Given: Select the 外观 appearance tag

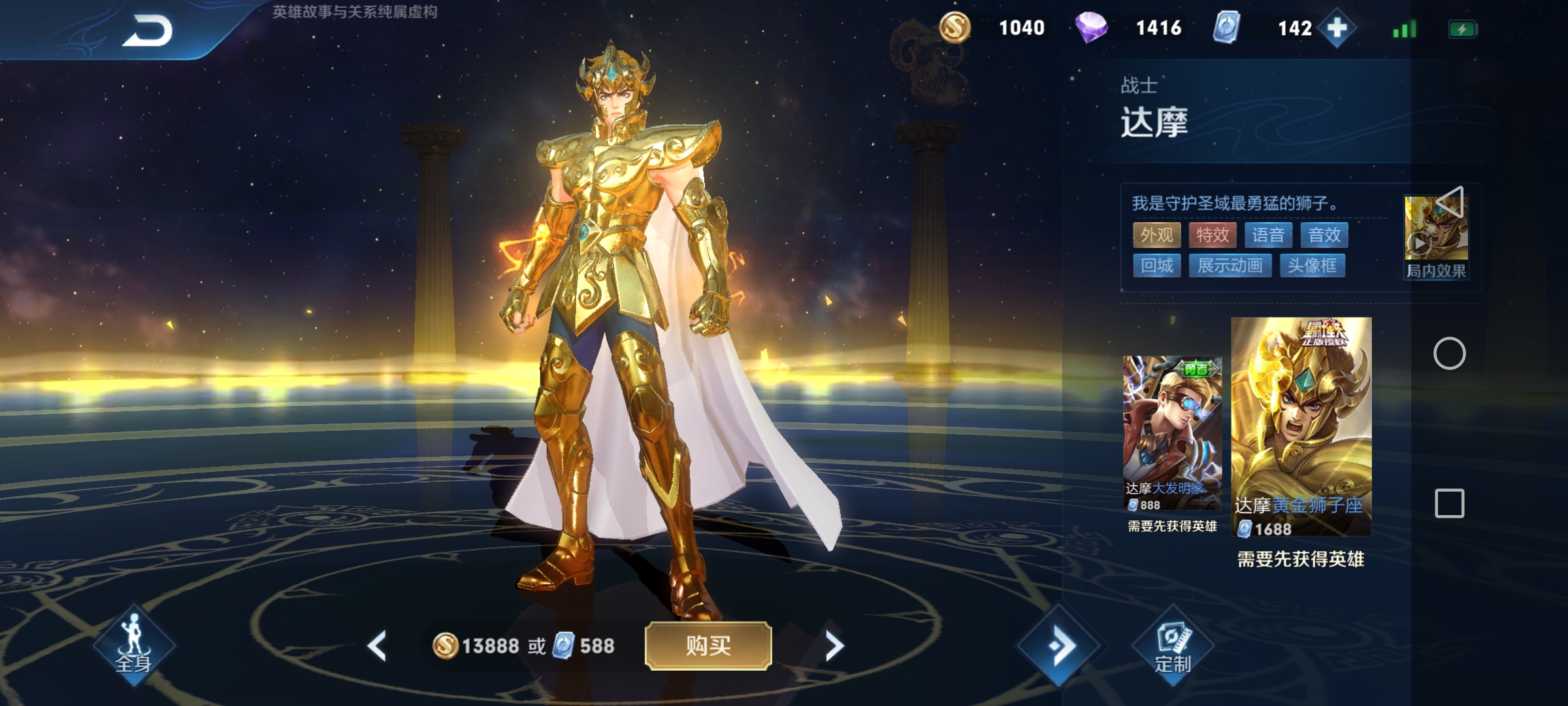Looking at the screenshot, I should click(1156, 235).
